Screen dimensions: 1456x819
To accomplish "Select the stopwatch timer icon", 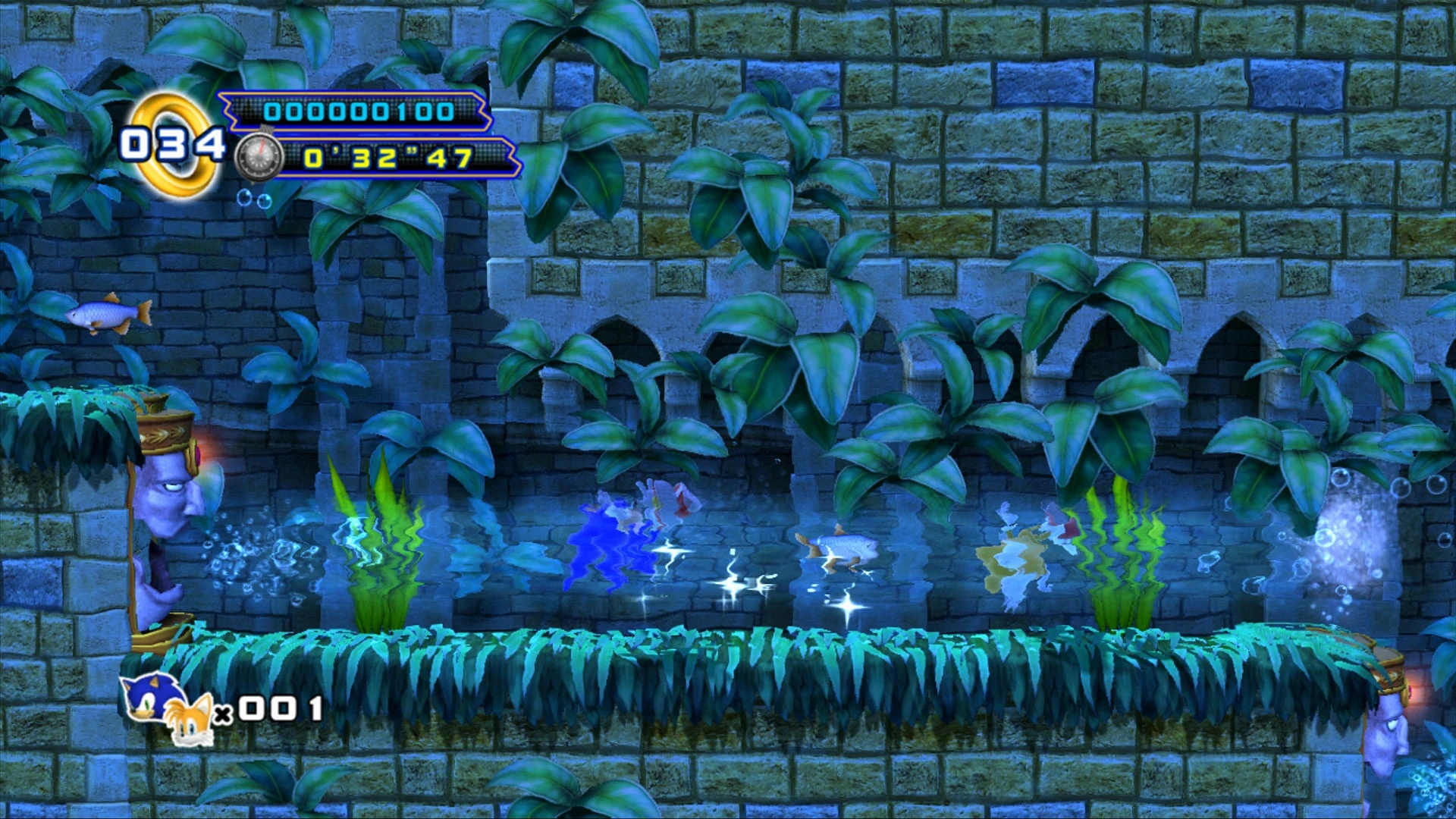I will click(259, 158).
